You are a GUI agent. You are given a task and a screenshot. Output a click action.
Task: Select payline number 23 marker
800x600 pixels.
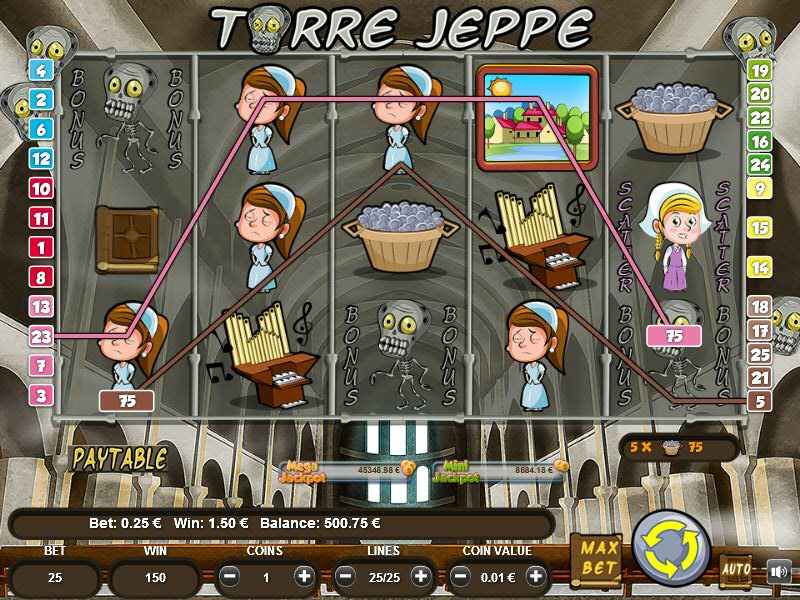pyautogui.click(x=42, y=337)
